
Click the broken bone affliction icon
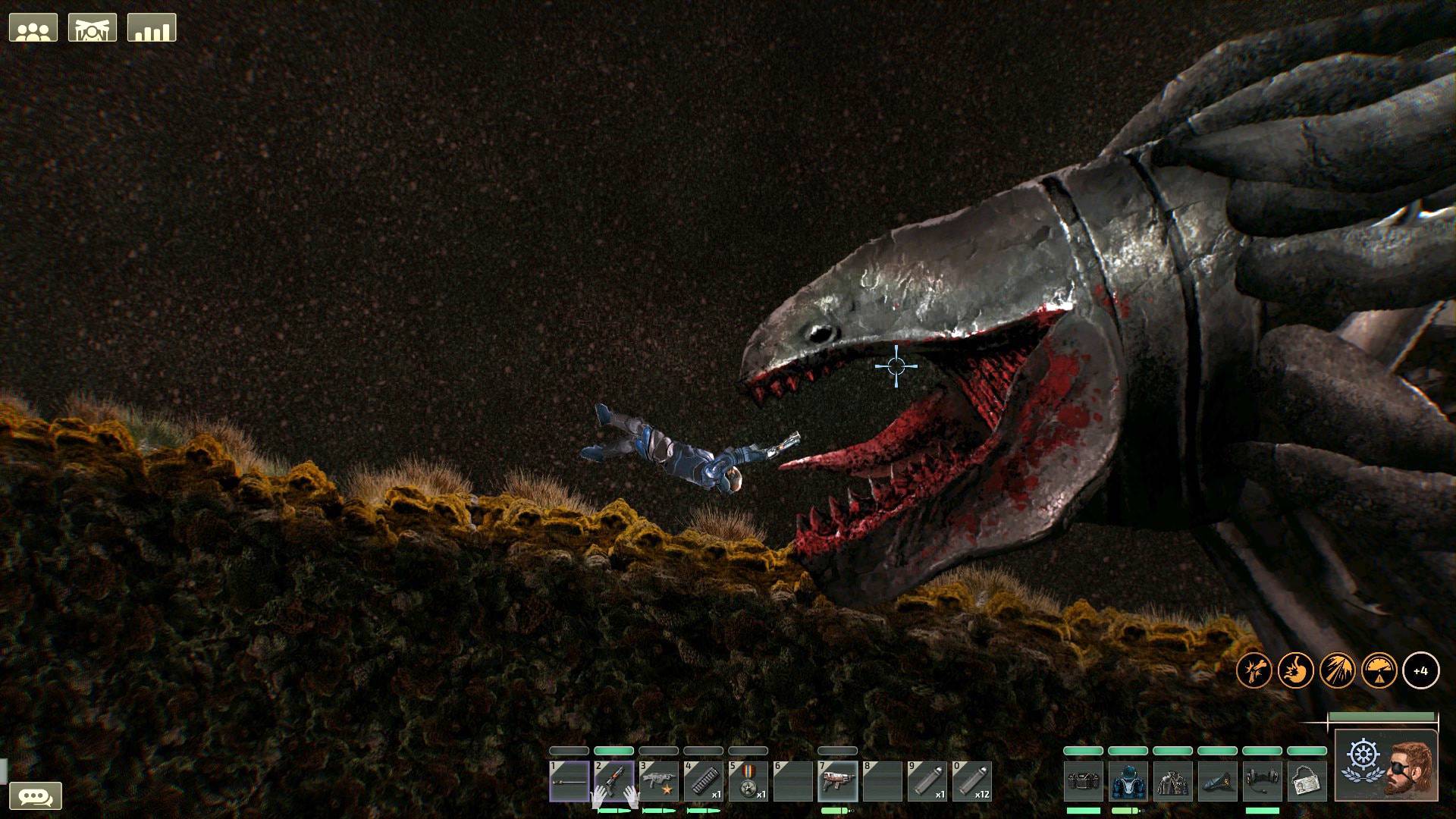click(x=1254, y=671)
